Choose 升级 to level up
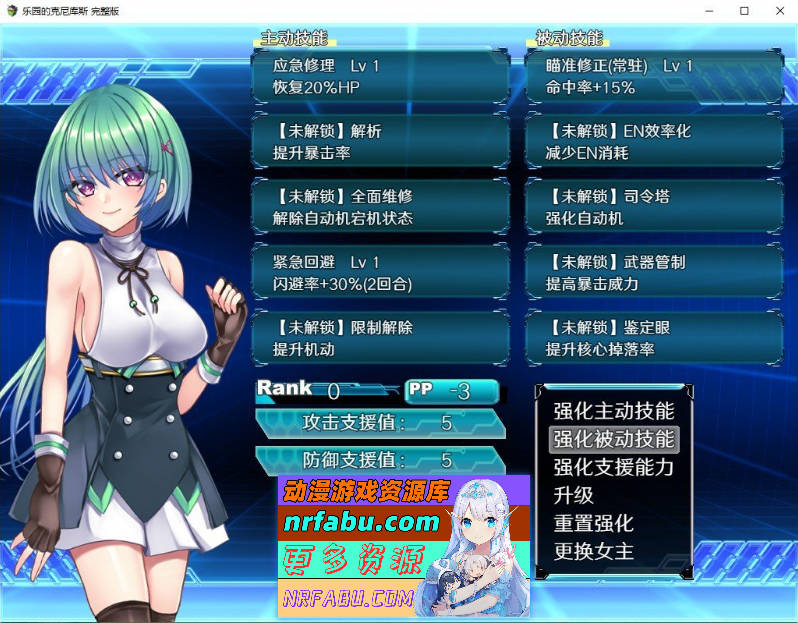 click(x=574, y=495)
